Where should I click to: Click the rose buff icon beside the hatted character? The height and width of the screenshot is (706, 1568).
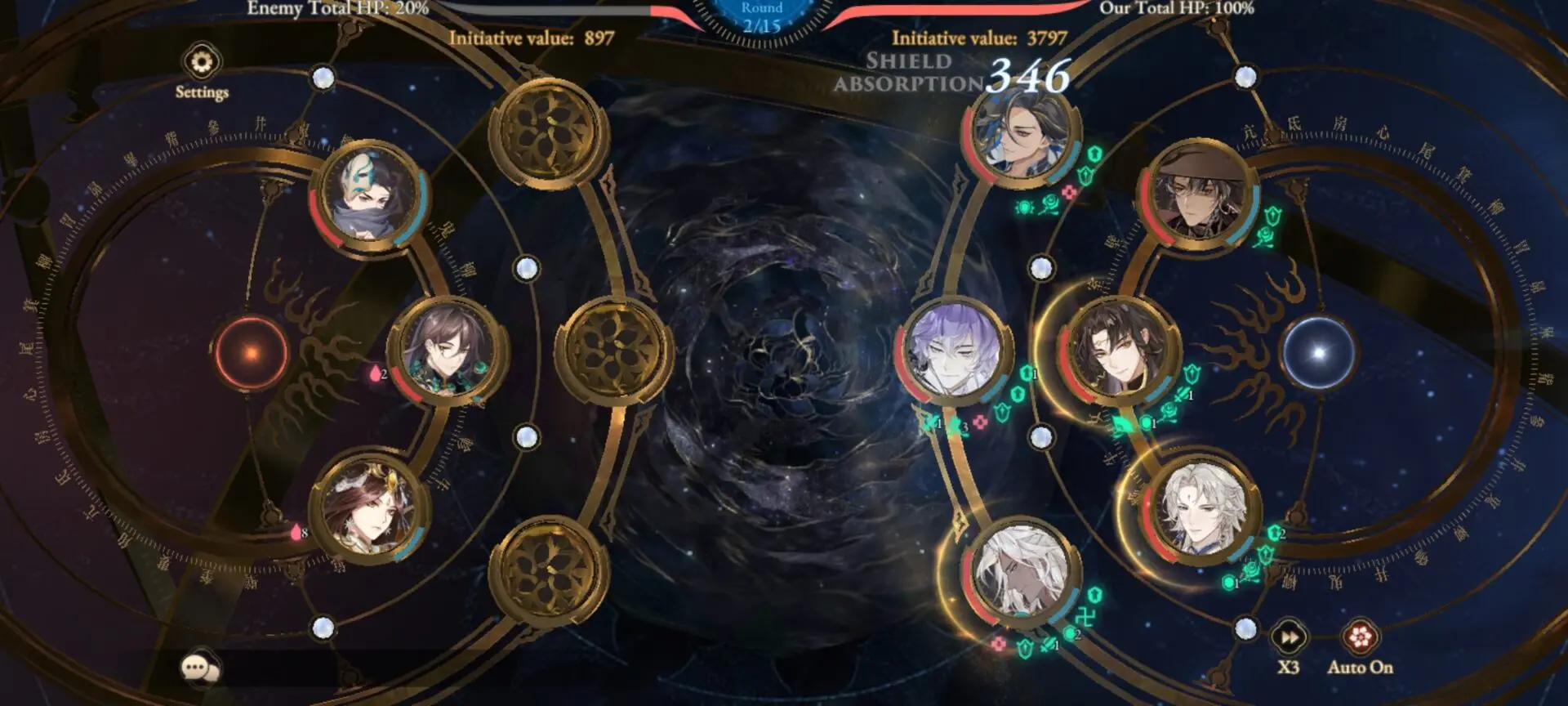1264,237
